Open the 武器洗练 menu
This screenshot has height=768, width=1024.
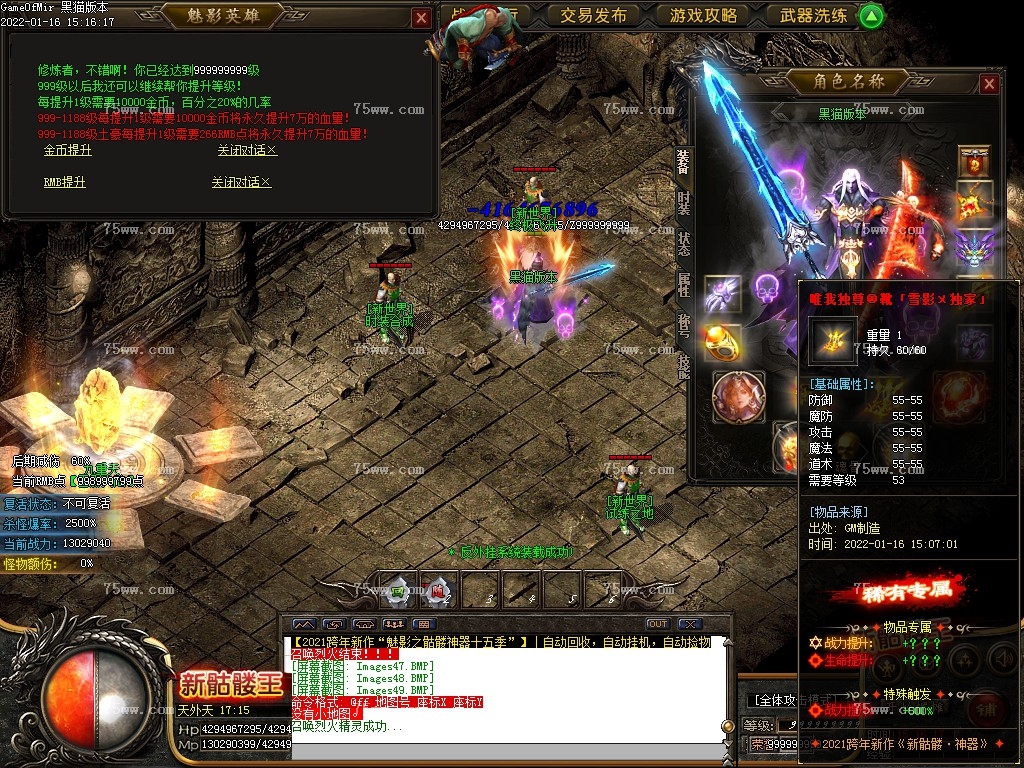(813, 15)
